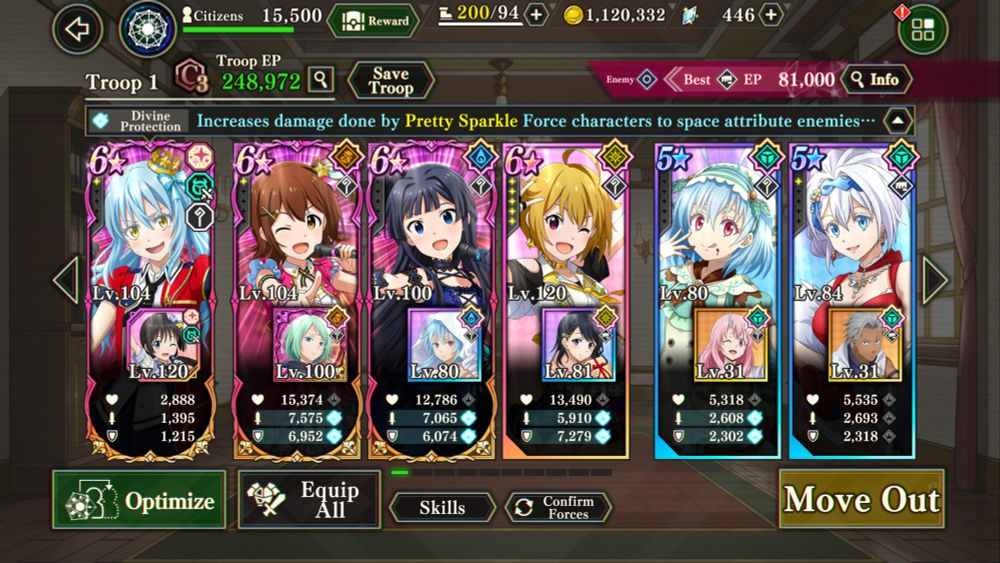Switch to the next troop
1000x563 pixels.
935,281
